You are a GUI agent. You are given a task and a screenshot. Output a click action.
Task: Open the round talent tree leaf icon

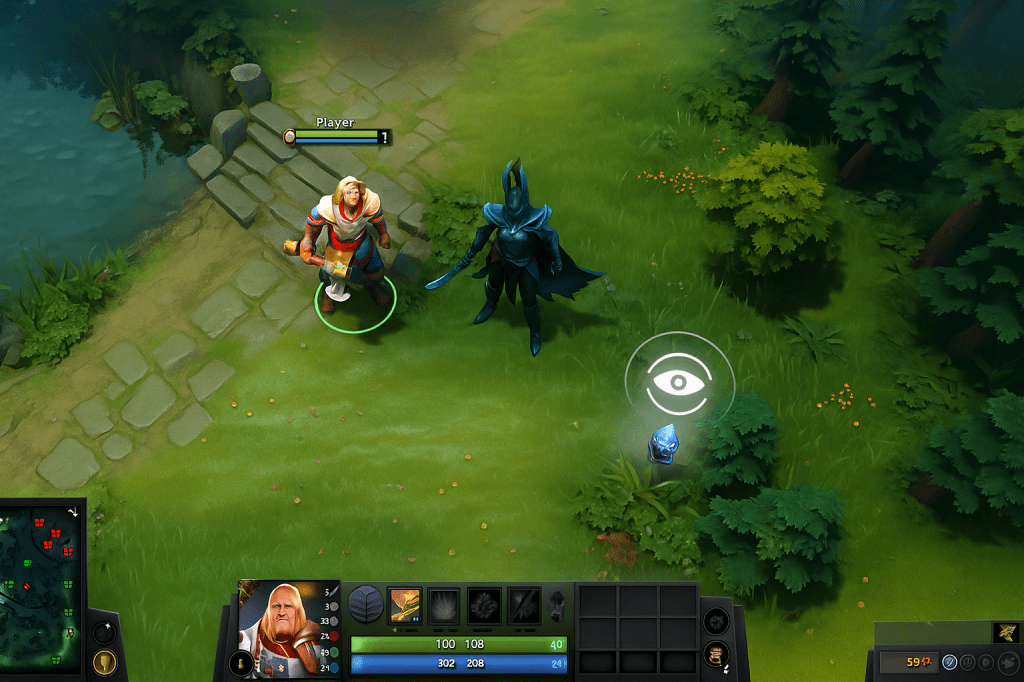pyautogui.click(x=365, y=605)
